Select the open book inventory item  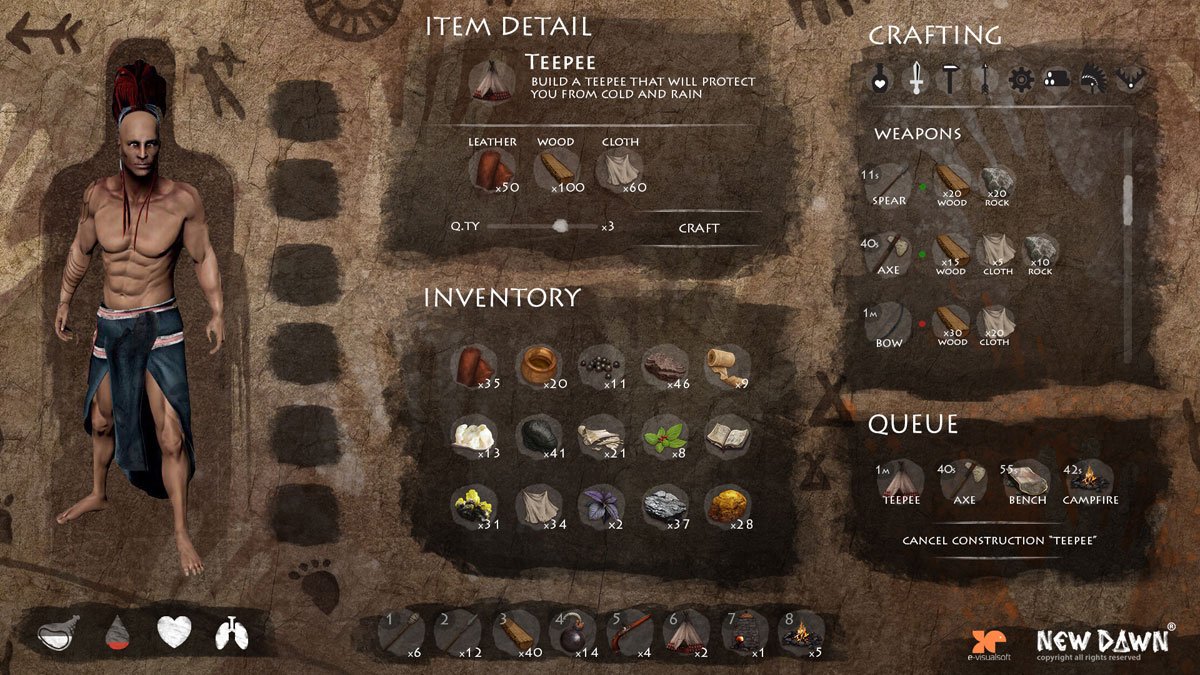(x=726, y=435)
